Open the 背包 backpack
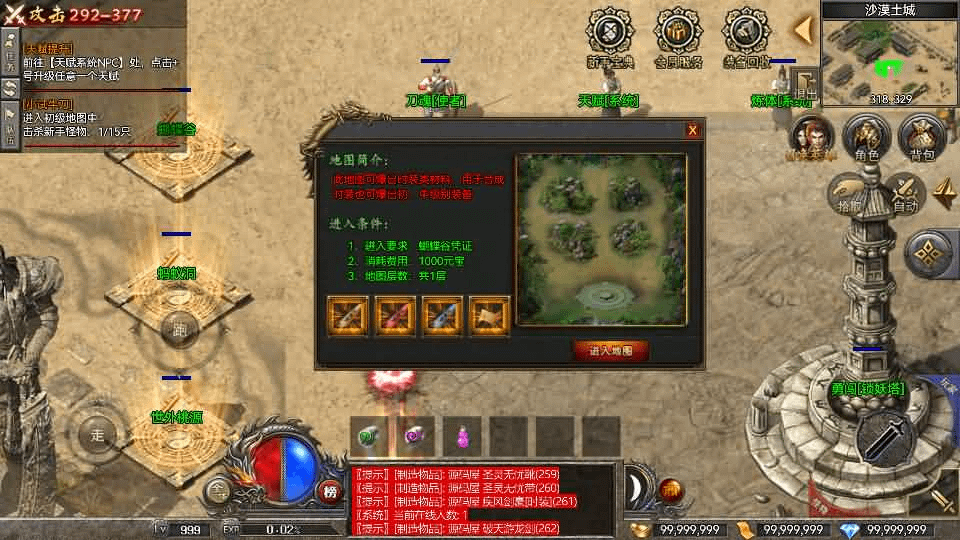 (x=920, y=138)
